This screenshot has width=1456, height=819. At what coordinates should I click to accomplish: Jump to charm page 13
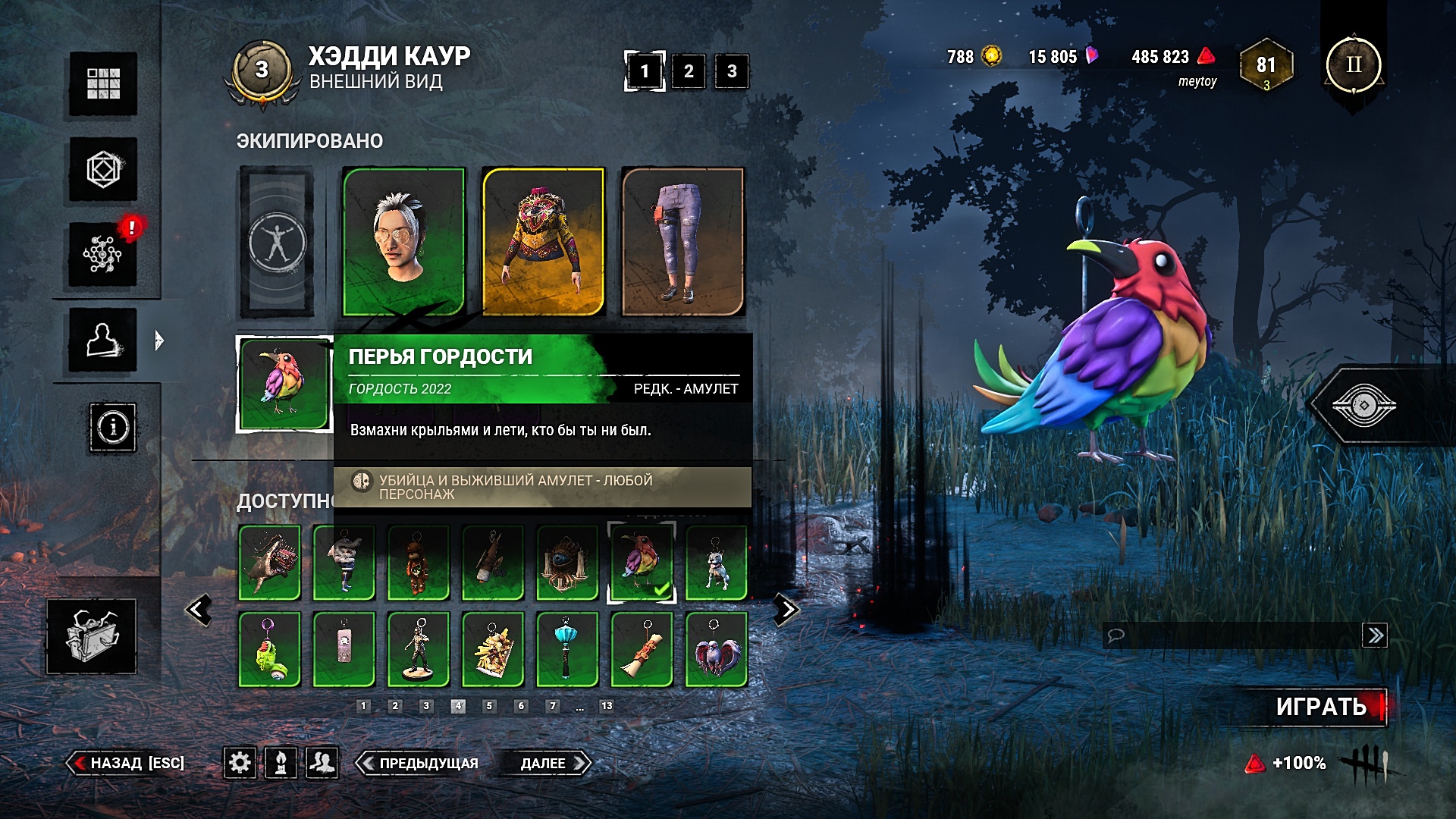tap(606, 706)
